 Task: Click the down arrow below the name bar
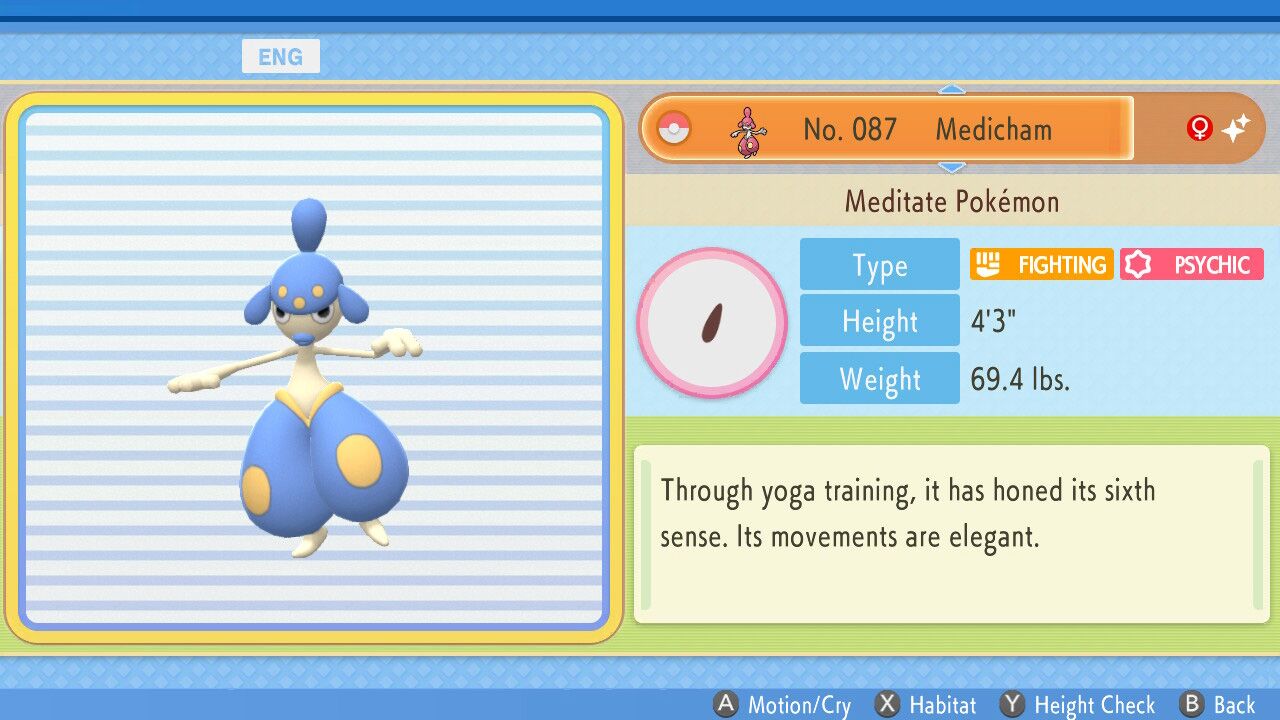[952, 166]
